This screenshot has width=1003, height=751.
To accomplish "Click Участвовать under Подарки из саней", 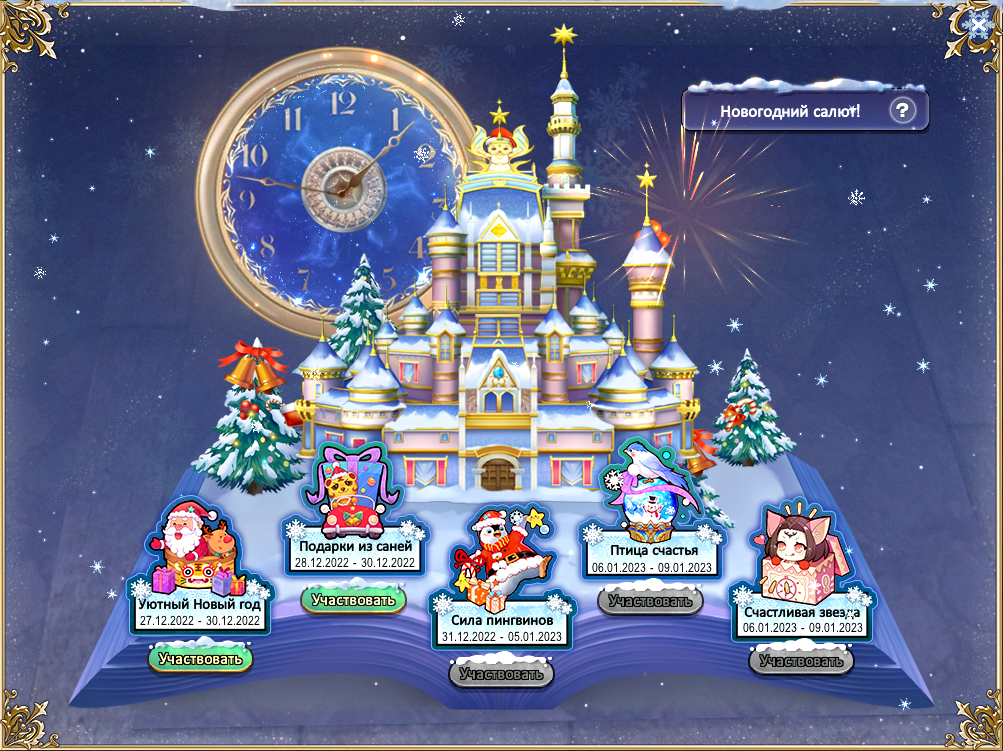I will click(x=354, y=600).
